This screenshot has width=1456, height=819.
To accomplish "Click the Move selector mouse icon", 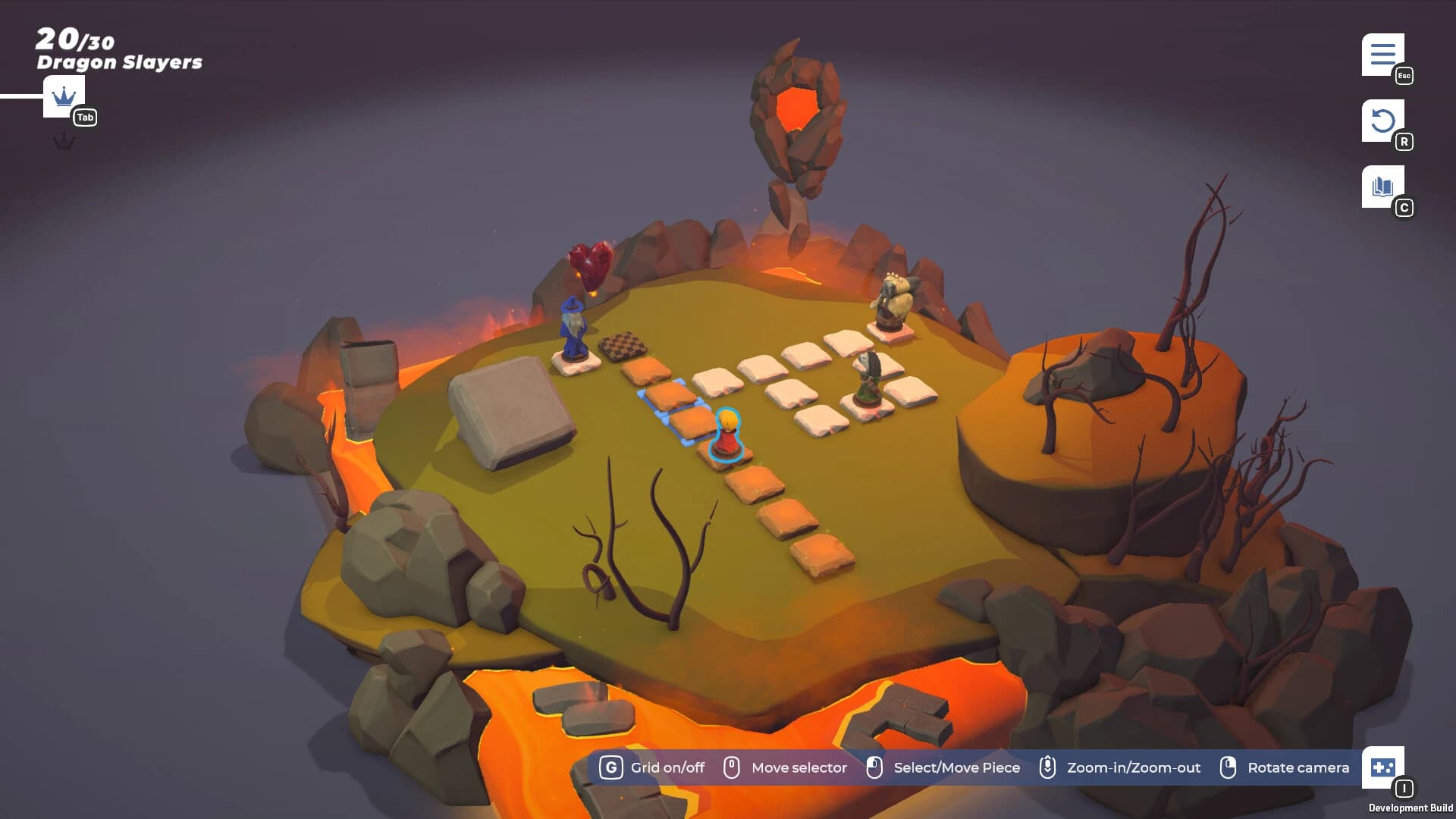I will 733,767.
